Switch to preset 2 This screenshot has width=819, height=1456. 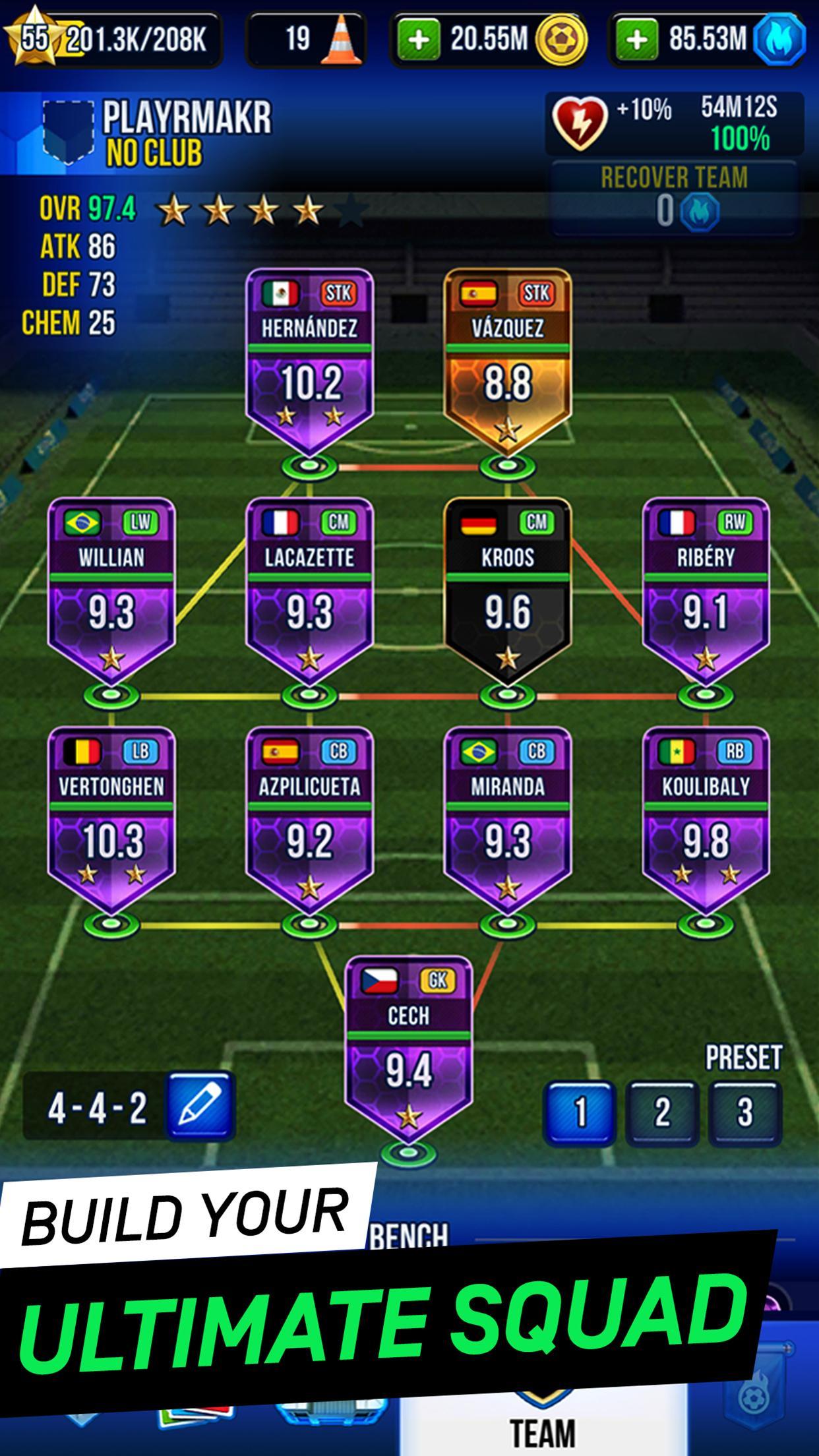661,1112
